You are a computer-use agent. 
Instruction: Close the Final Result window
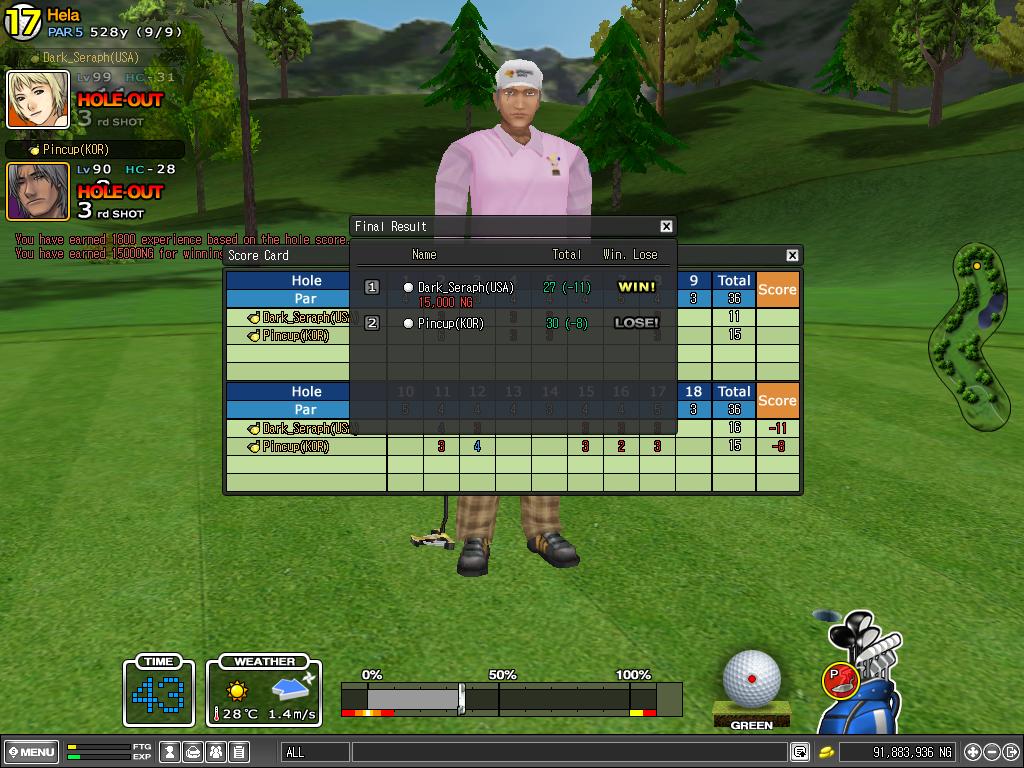666,226
